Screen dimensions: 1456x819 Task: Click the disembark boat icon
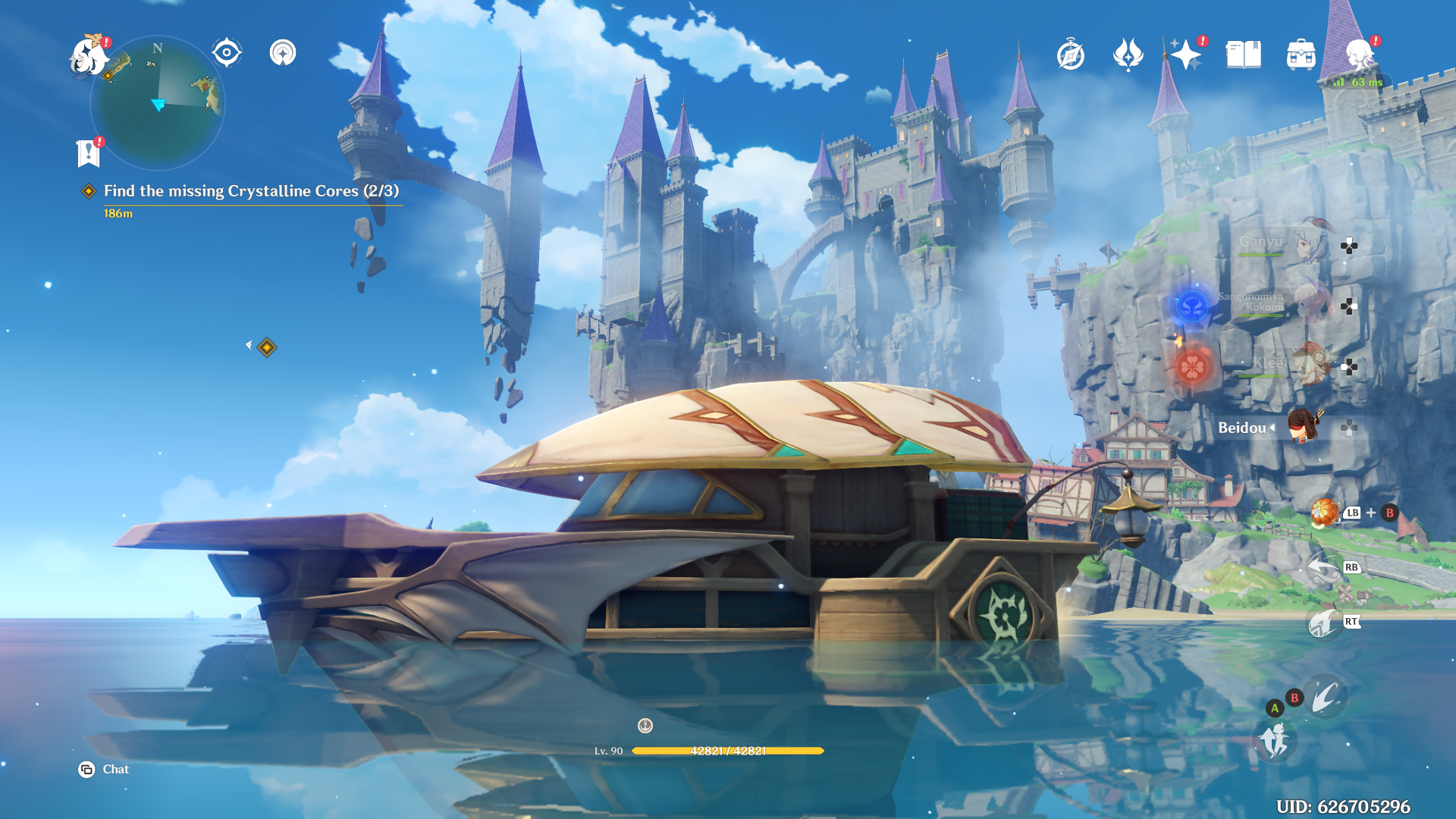click(1274, 739)
